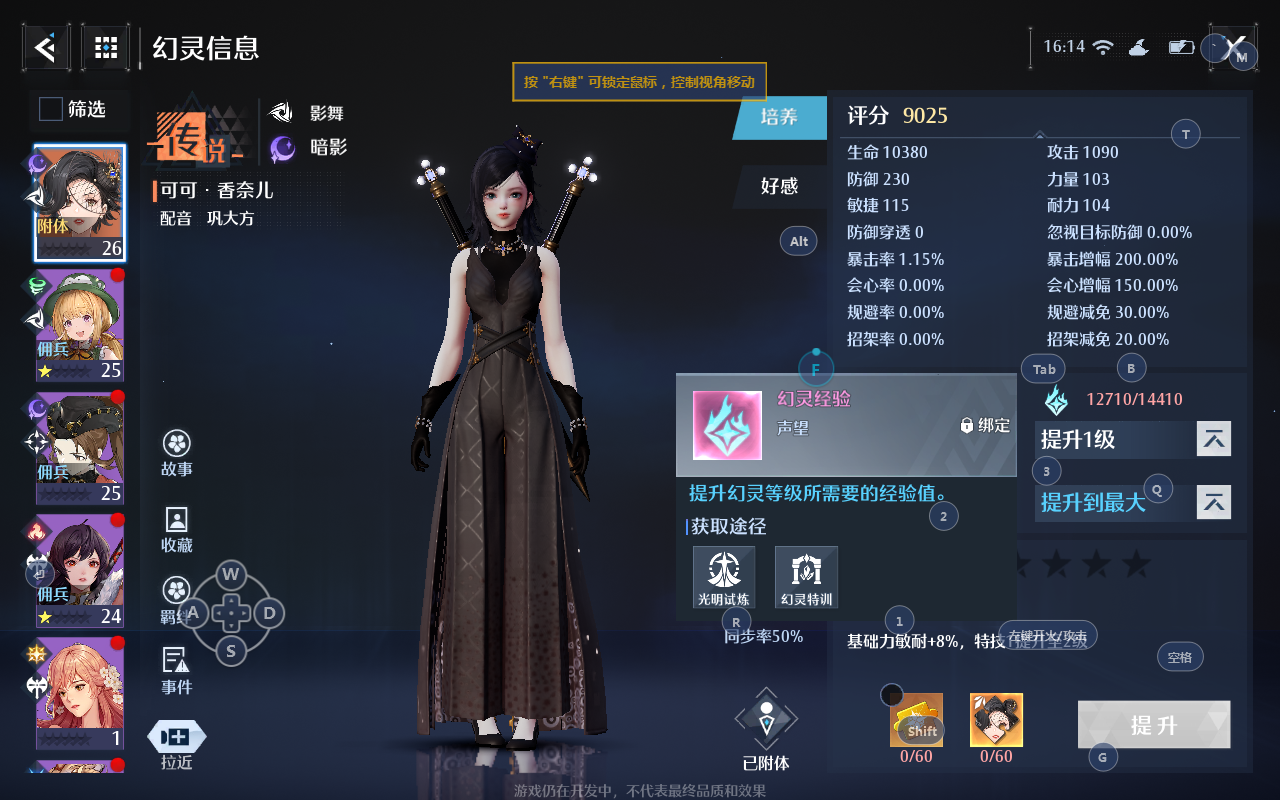Switch to the 培养 tab
Viewport: 1280px width, 800px height.
pyautogui.click(x=780, y=117)
